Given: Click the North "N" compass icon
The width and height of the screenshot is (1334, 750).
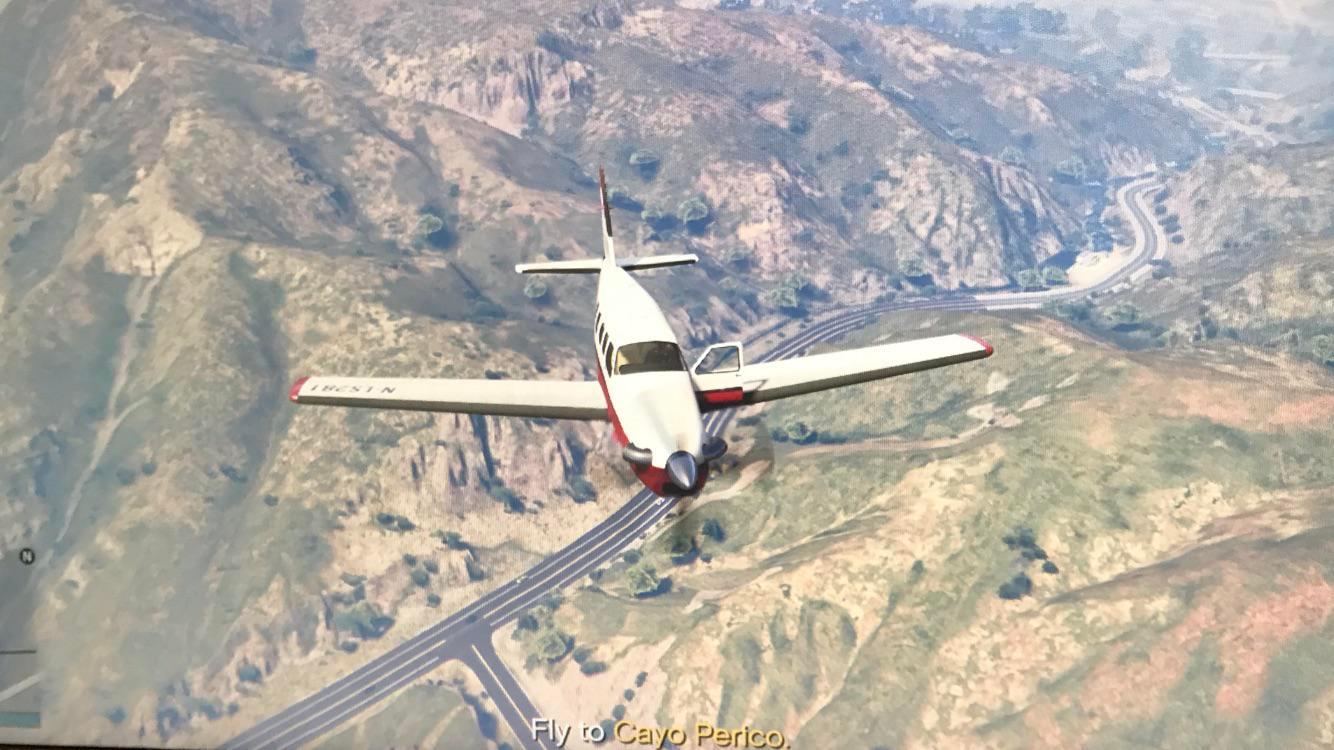Looking at the screenshot, I should 28,556.
